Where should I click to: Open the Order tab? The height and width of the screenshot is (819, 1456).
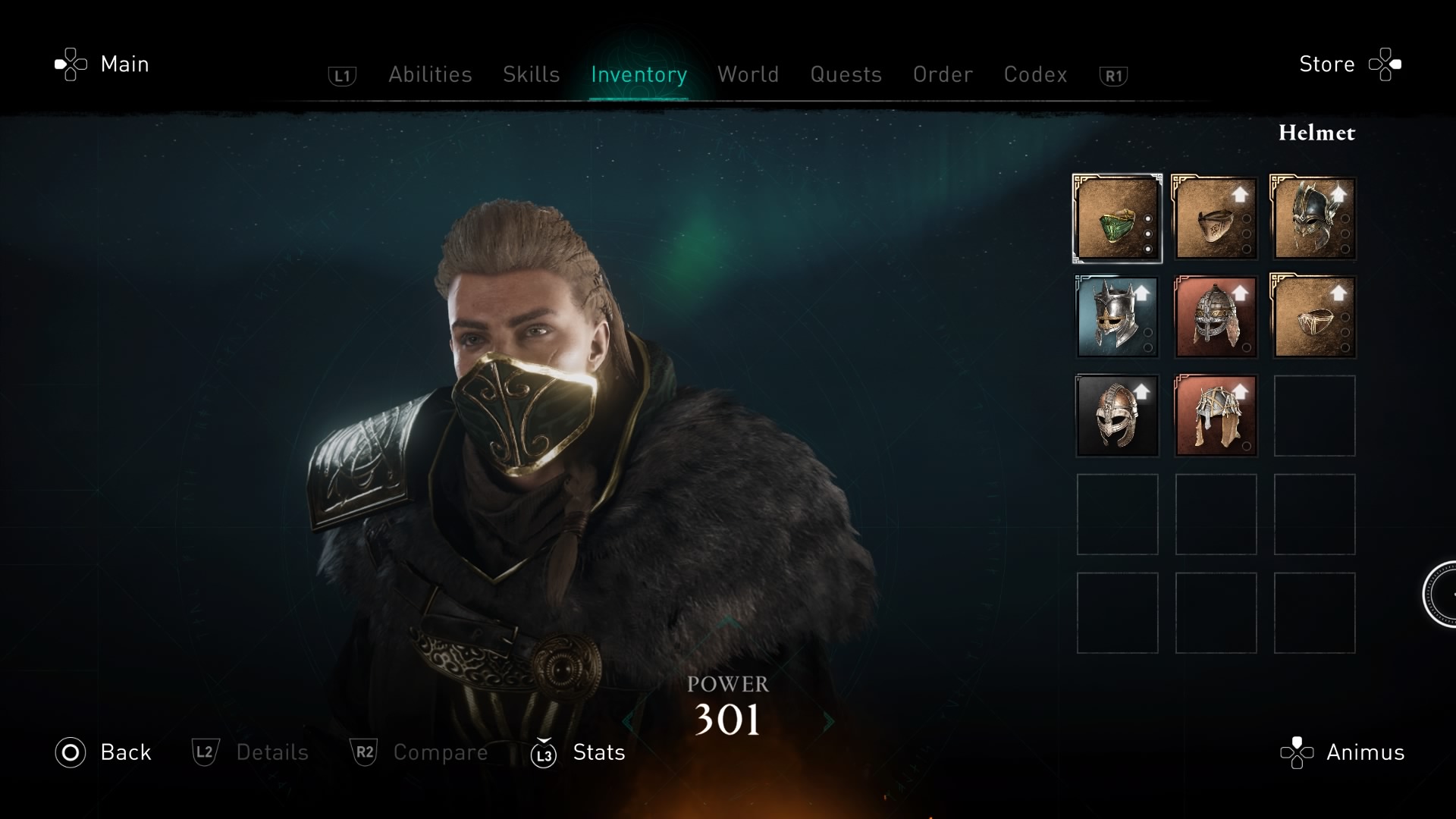coord(943,74)
